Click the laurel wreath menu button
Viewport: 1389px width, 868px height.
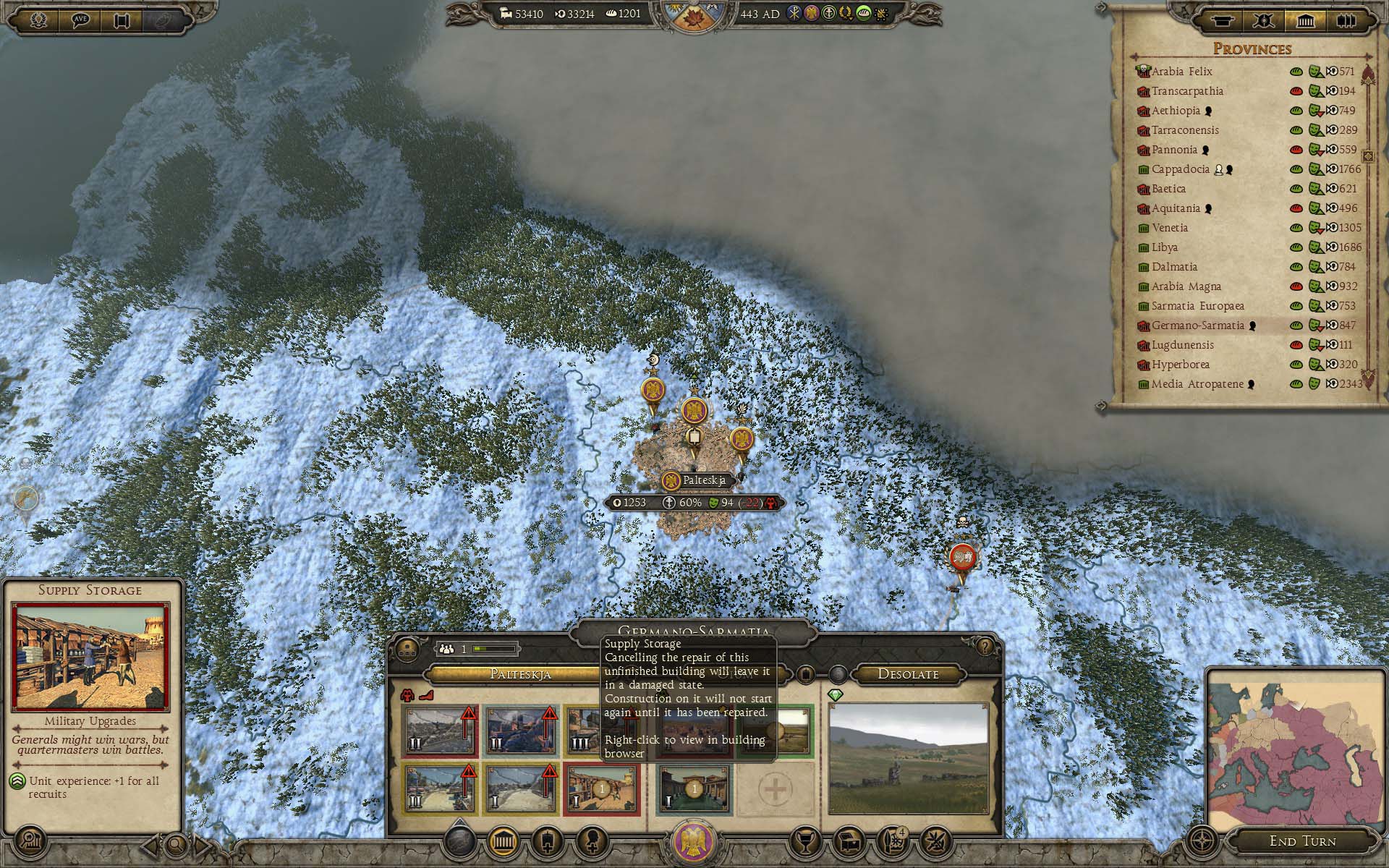(38, 20)
